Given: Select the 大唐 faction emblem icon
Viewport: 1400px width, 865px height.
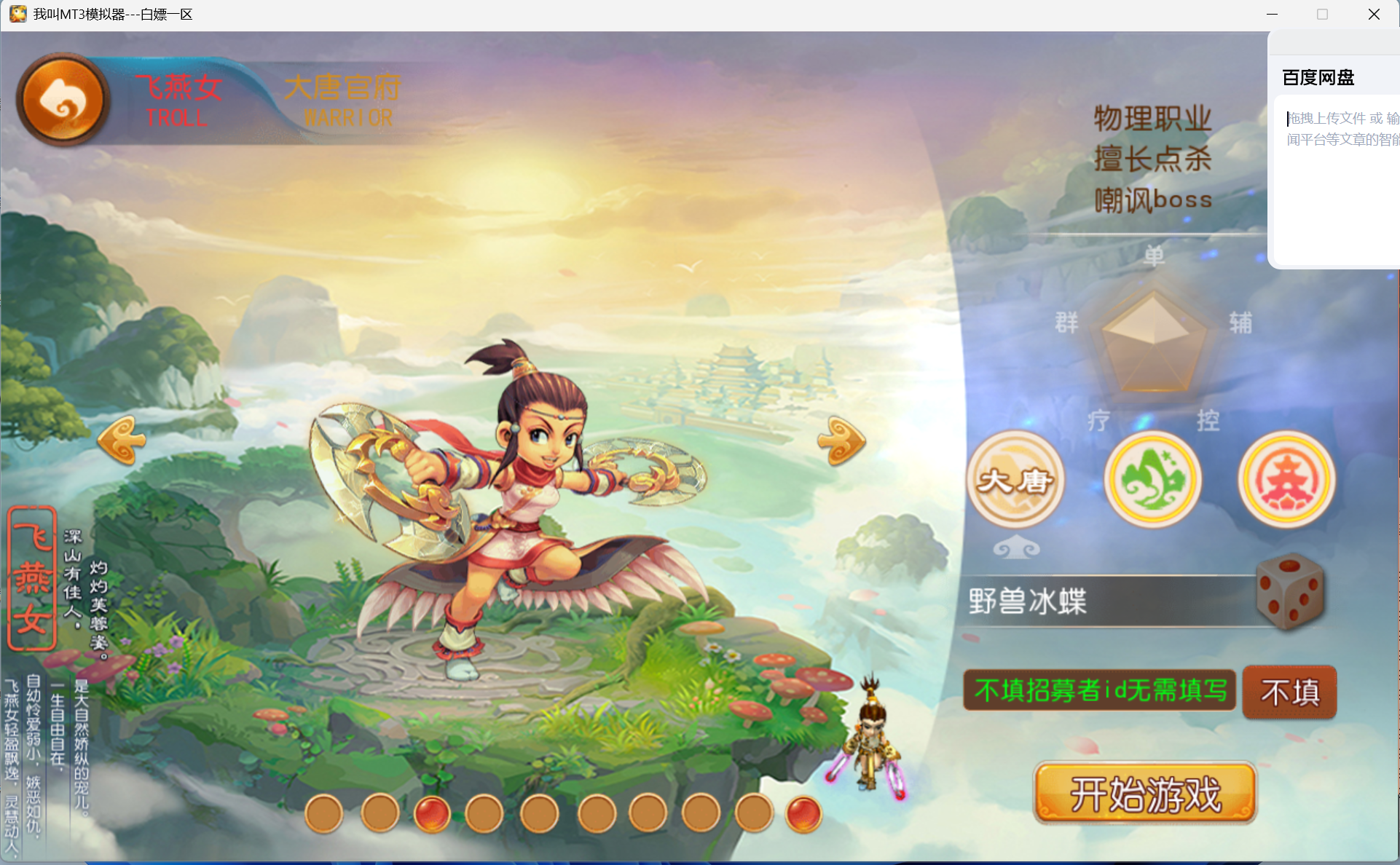Looking at the screenshot, I should [x=1015, y=481].
